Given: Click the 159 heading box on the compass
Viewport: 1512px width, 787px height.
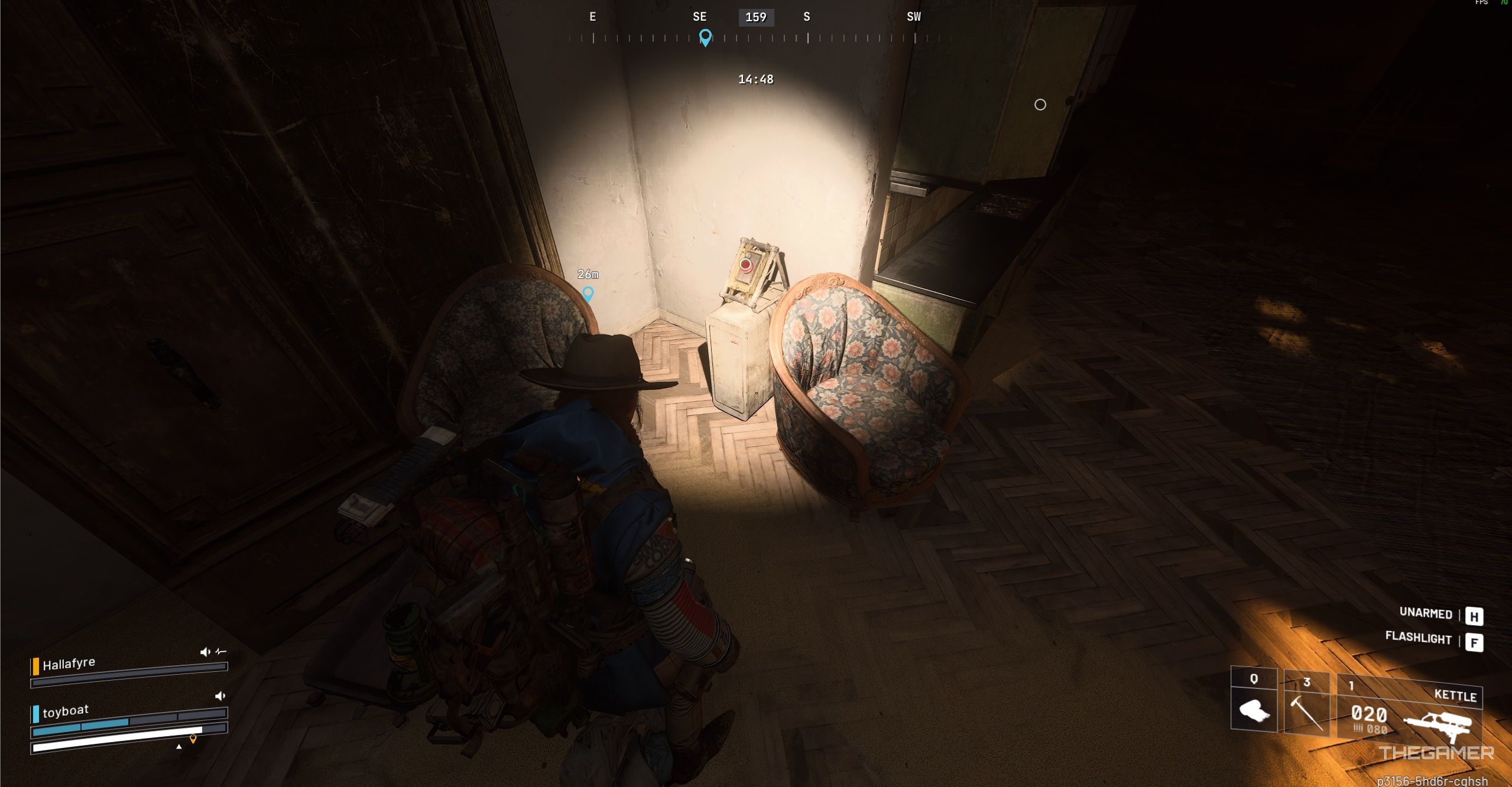Looking at the screenshot, I should 755,17.
